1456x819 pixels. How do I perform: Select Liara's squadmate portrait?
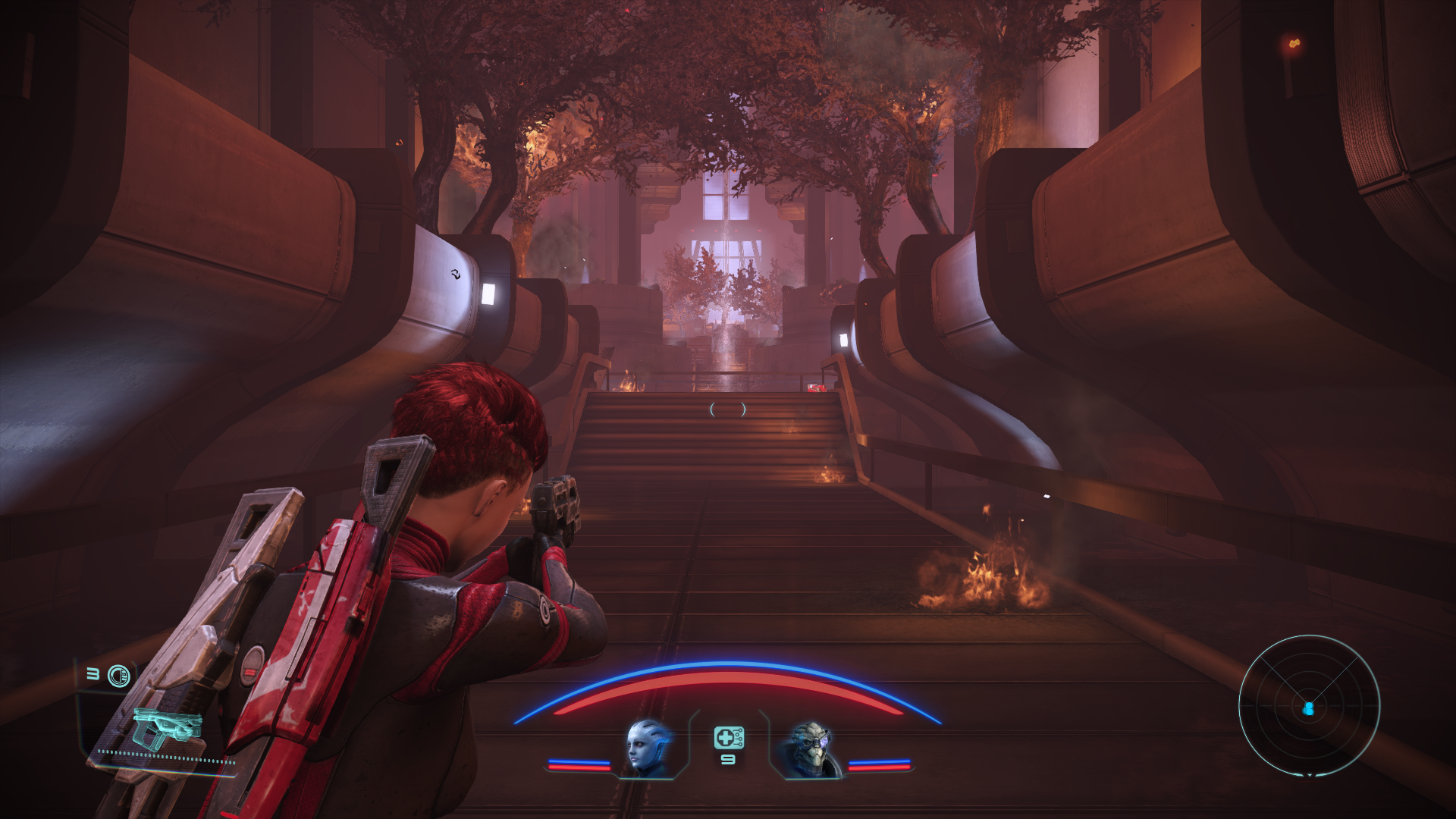tap(648, 747)
